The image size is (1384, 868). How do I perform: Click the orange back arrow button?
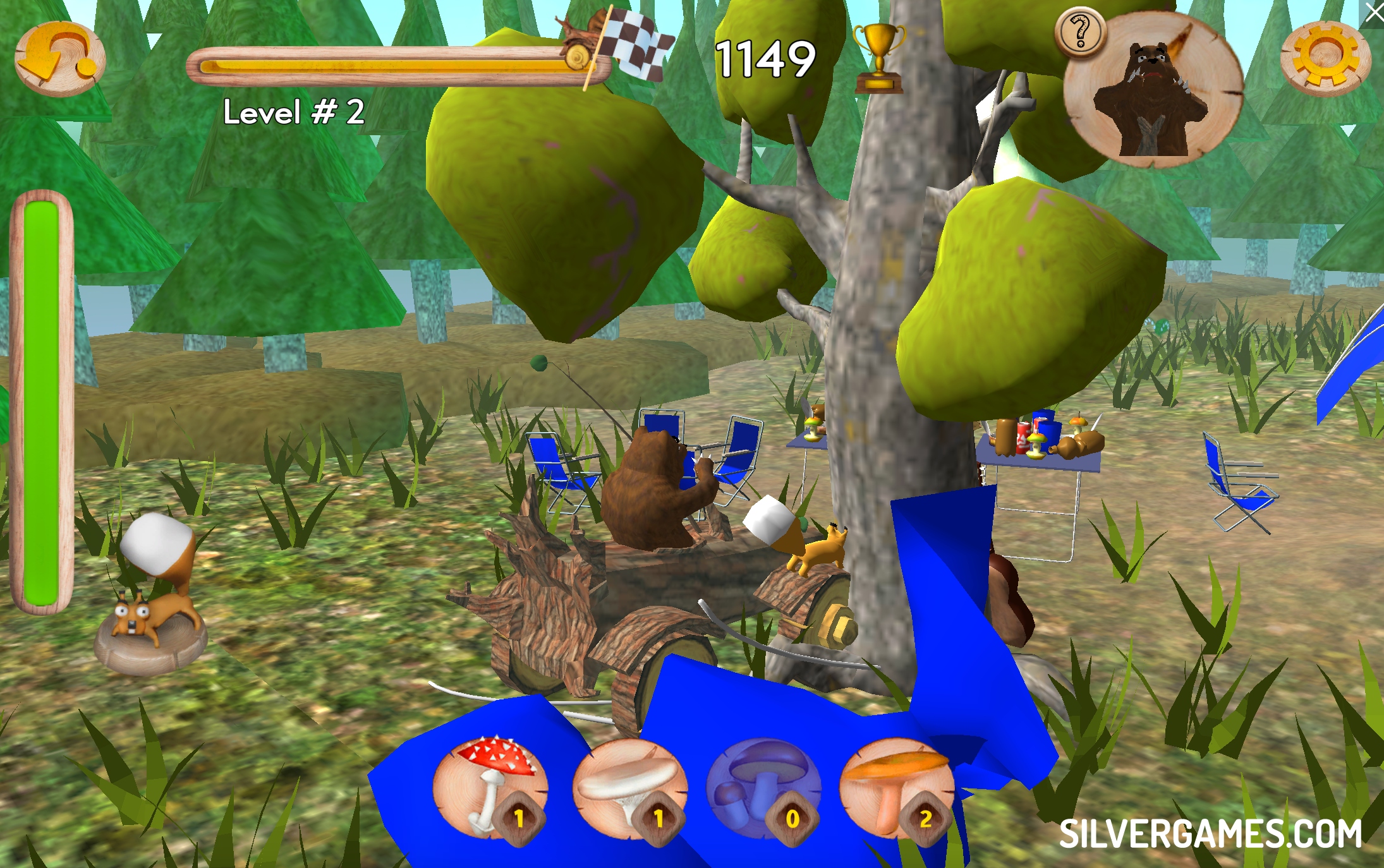(59, 59)
